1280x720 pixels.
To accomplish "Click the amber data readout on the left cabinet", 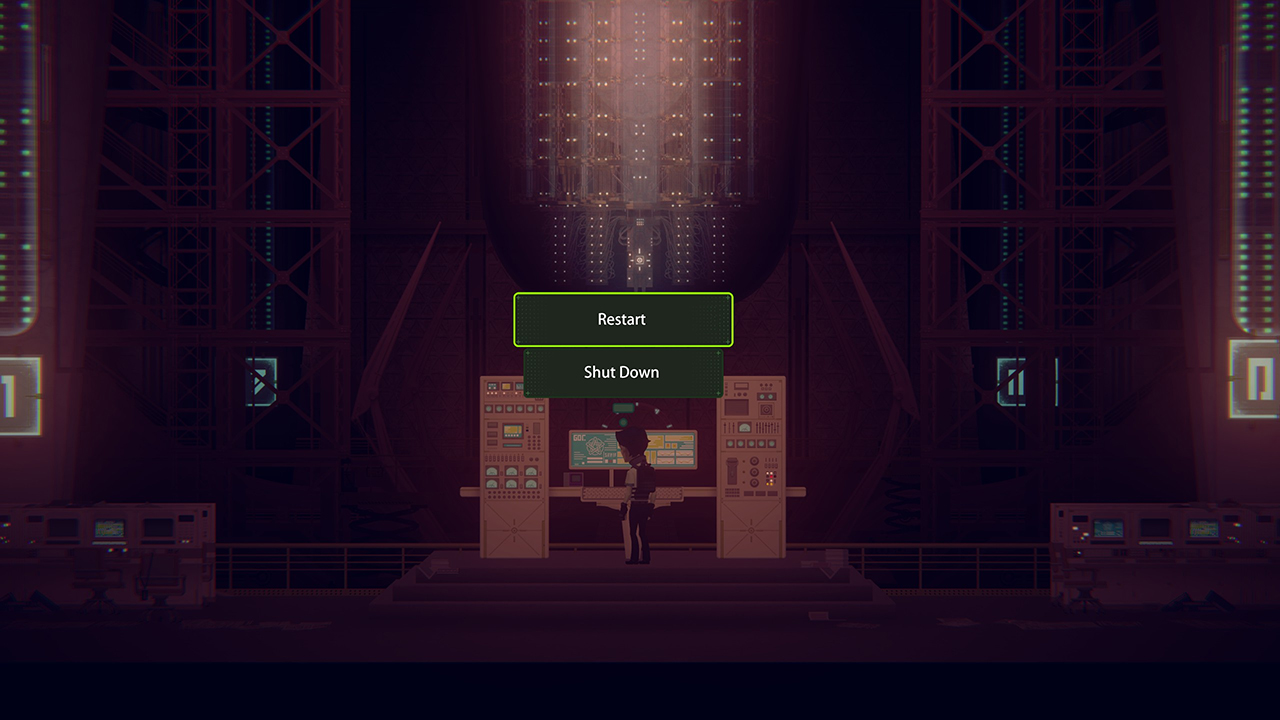I will [511, 432].
